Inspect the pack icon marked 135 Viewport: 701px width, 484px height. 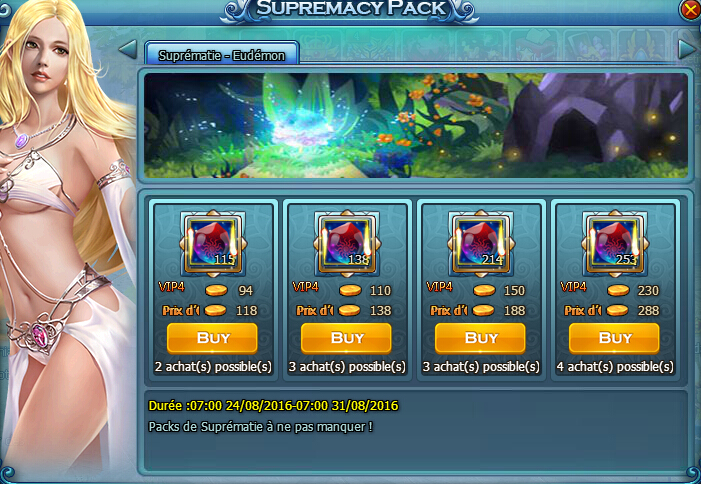pos(347,245)
